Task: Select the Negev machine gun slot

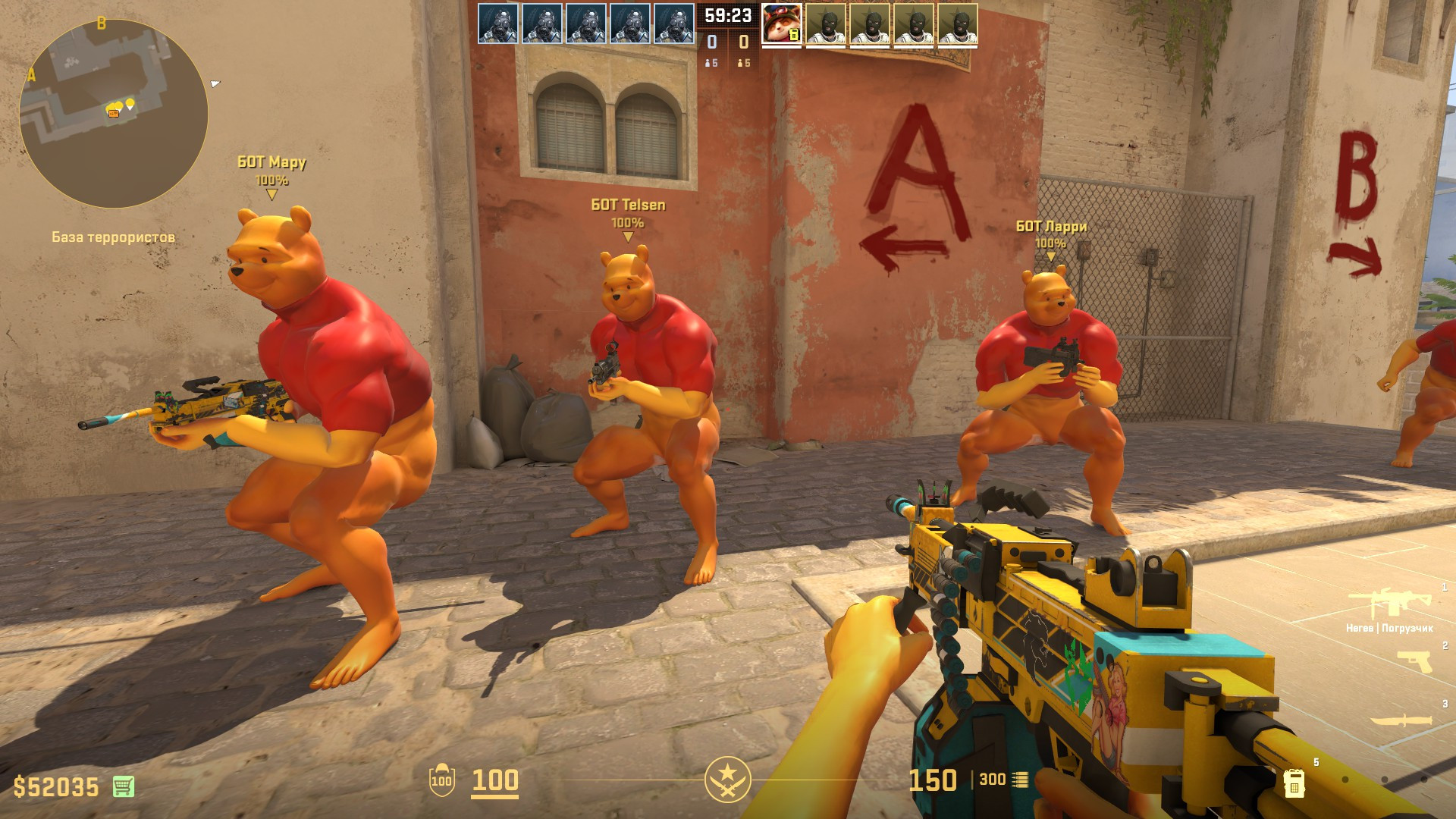Action: (1389, 604)
